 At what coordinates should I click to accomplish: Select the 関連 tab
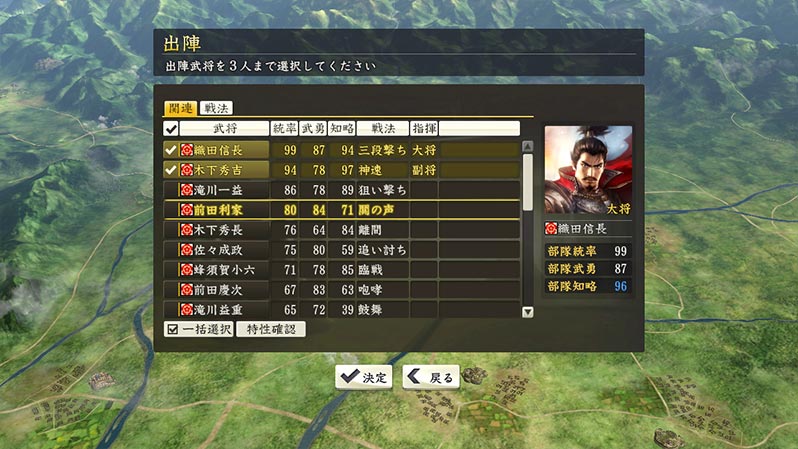[180, 108]
